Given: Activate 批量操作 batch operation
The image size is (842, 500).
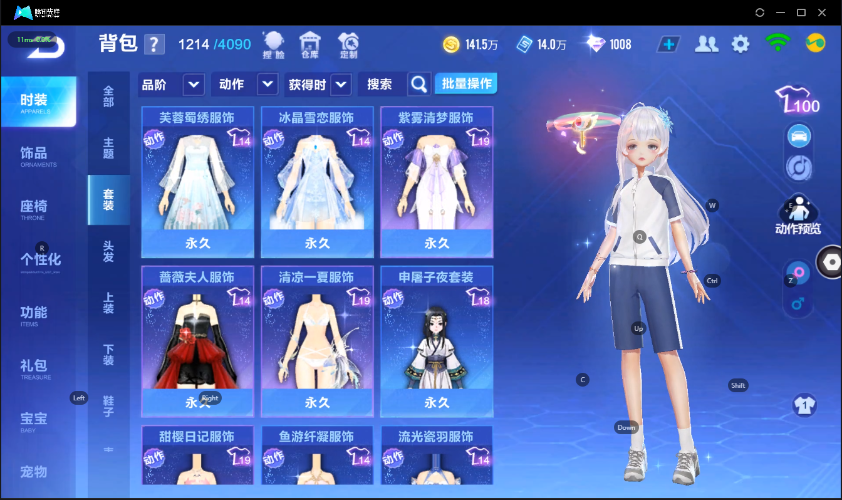Looking at the screenshot, I should click(x=467, y=83).
